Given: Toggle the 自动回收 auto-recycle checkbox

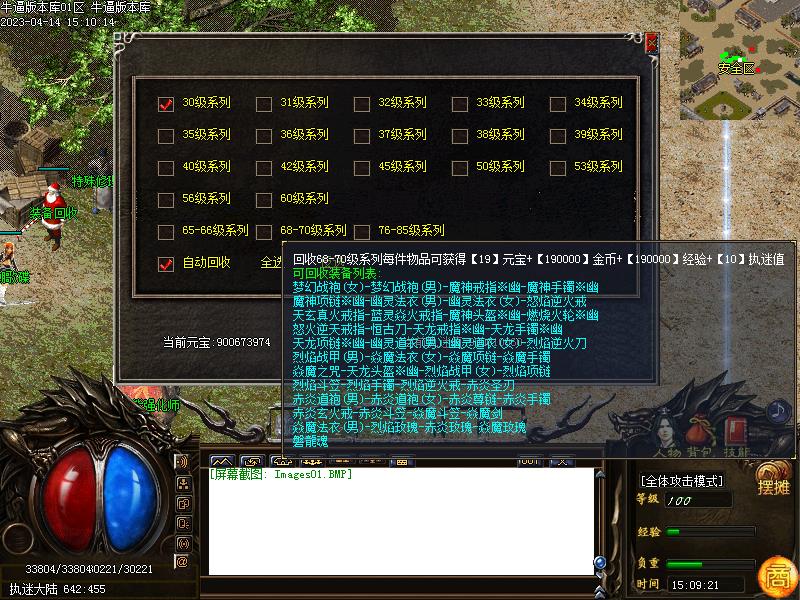Looking at the screenshot, I should point(166,264).
